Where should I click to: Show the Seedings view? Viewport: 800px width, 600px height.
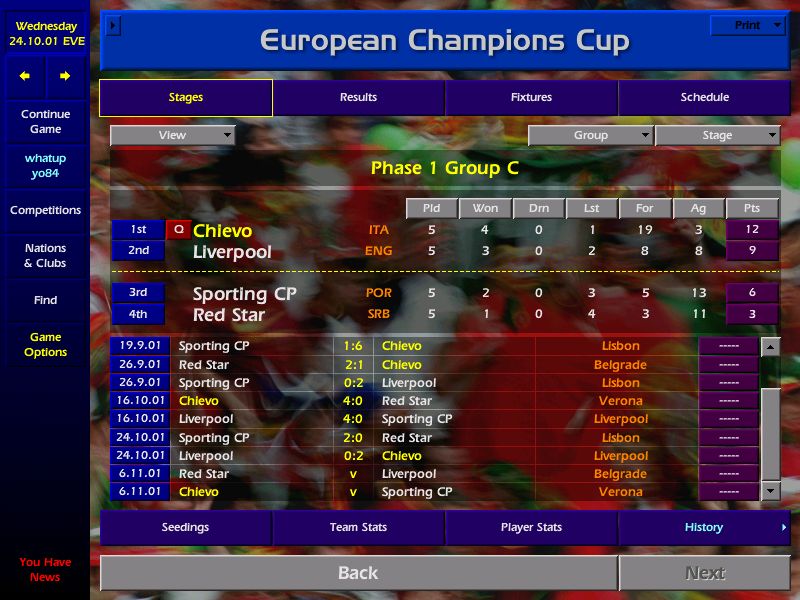pos(186,527)
